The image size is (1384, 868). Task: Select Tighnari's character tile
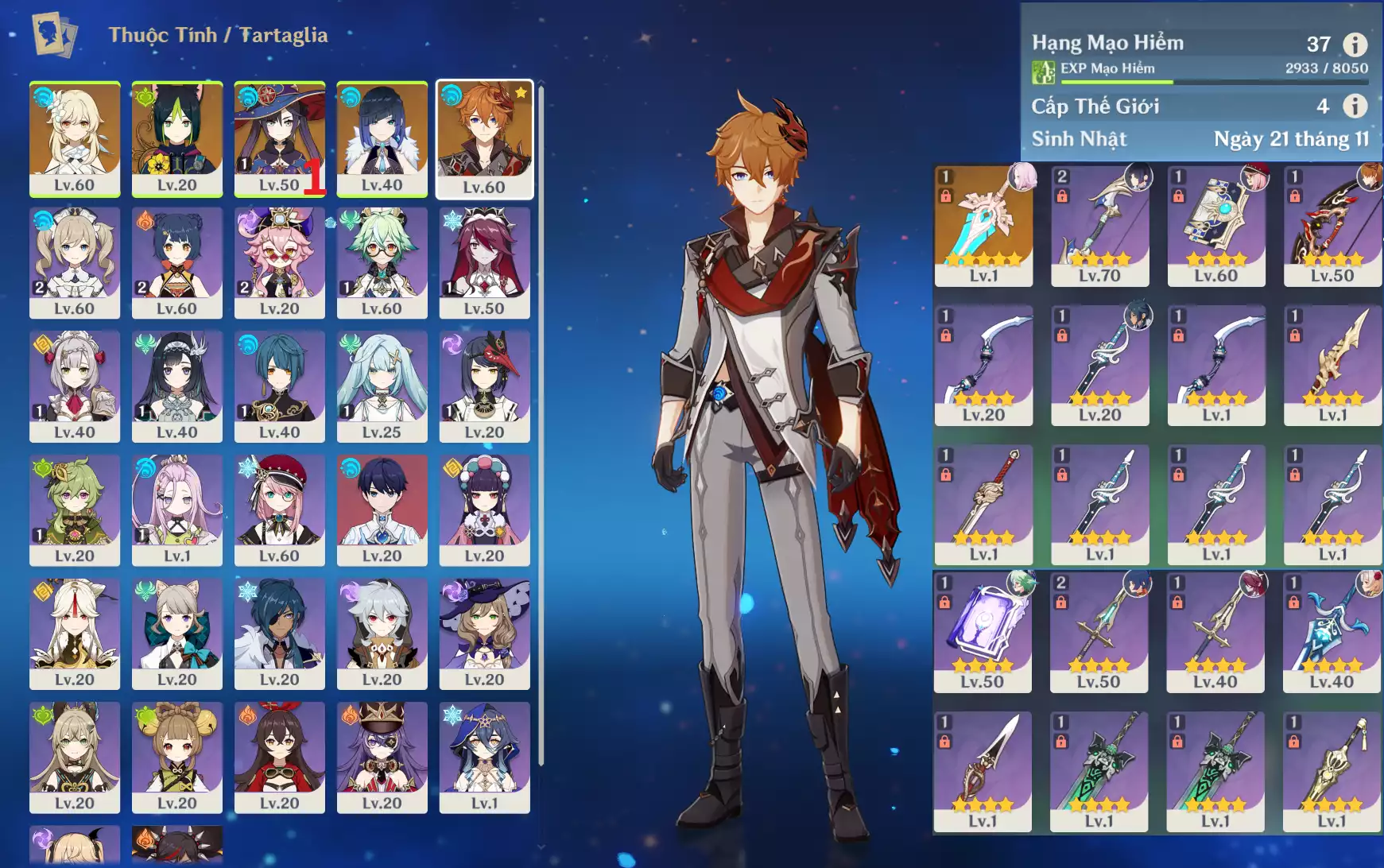[176, 138]
